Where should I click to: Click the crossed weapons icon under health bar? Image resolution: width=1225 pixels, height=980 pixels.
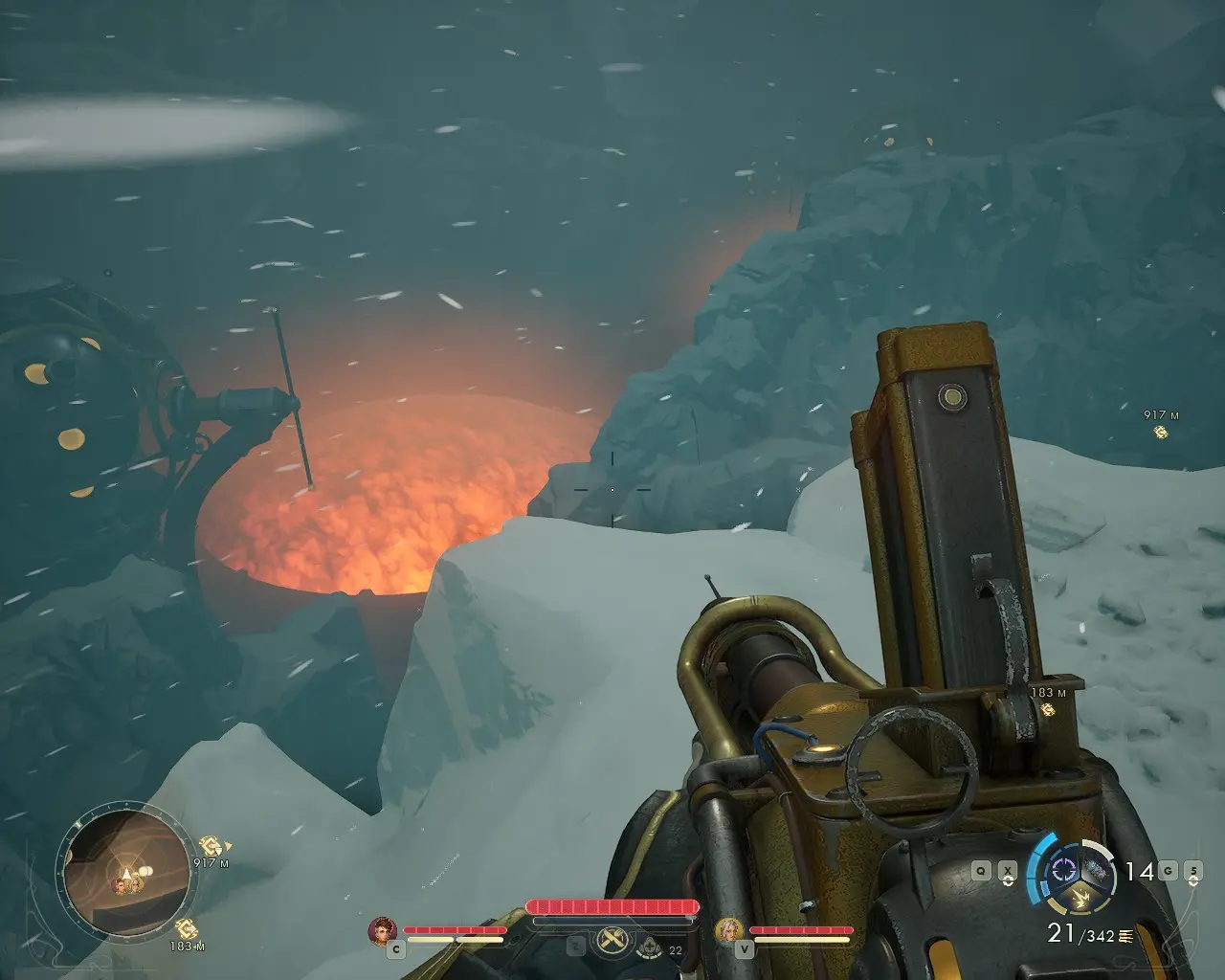tap(612, 942)
